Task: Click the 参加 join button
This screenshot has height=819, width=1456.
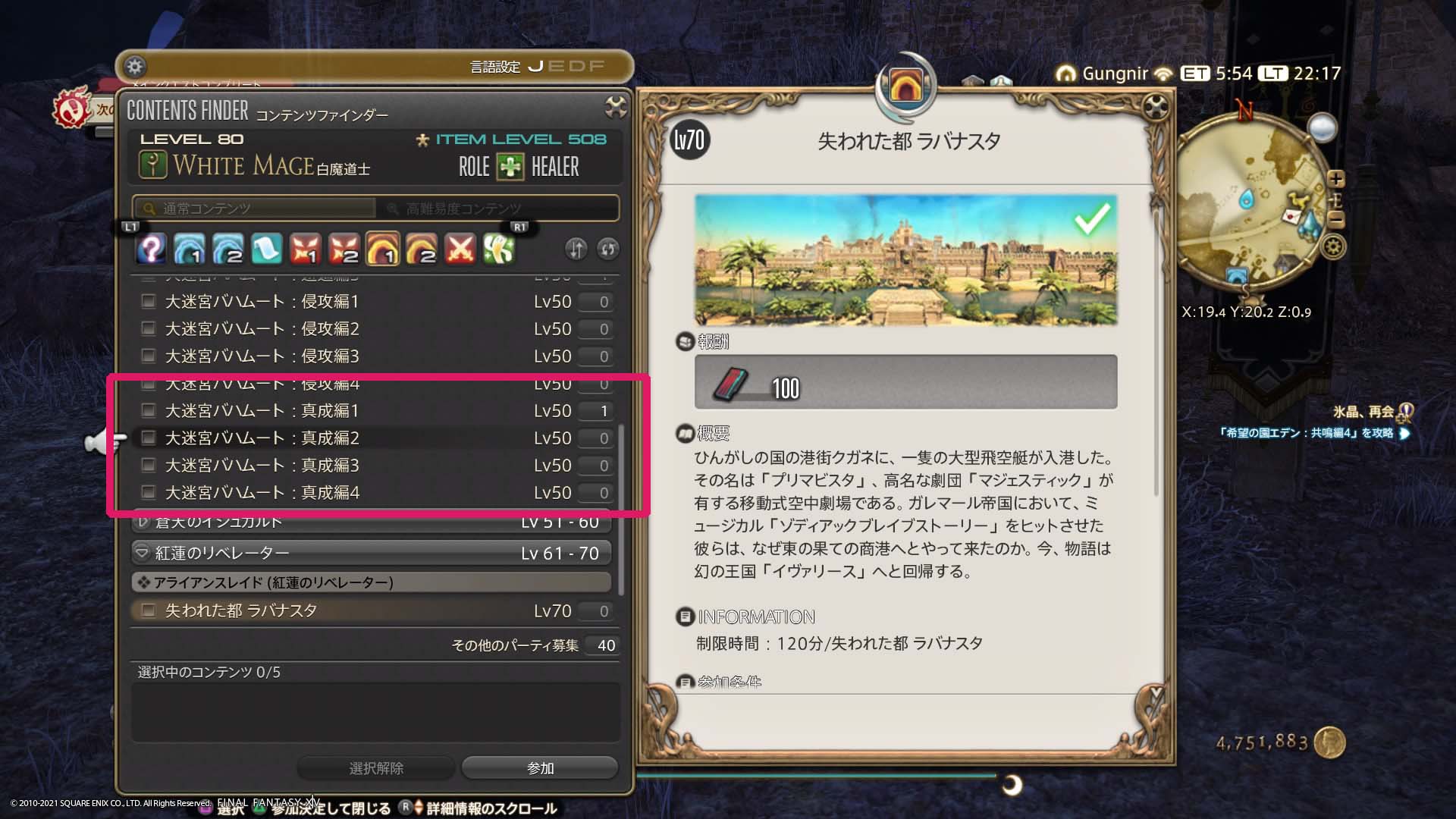Action: tap(540, 768)
